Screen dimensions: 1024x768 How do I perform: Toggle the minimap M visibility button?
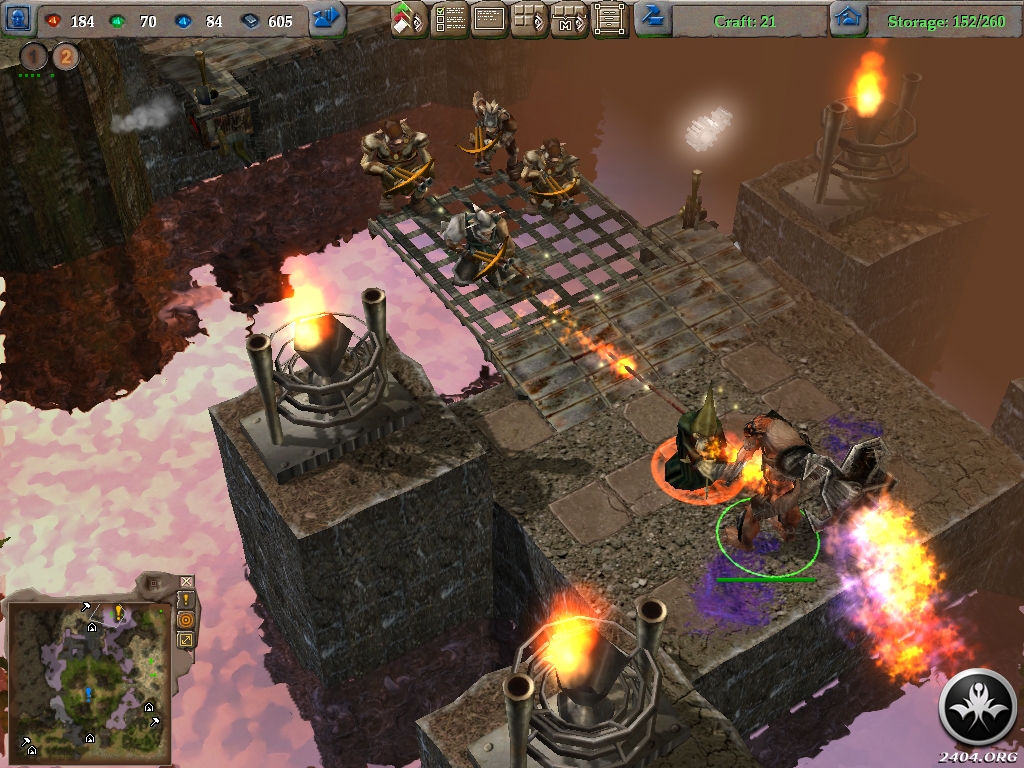click(x=569, y=19)
